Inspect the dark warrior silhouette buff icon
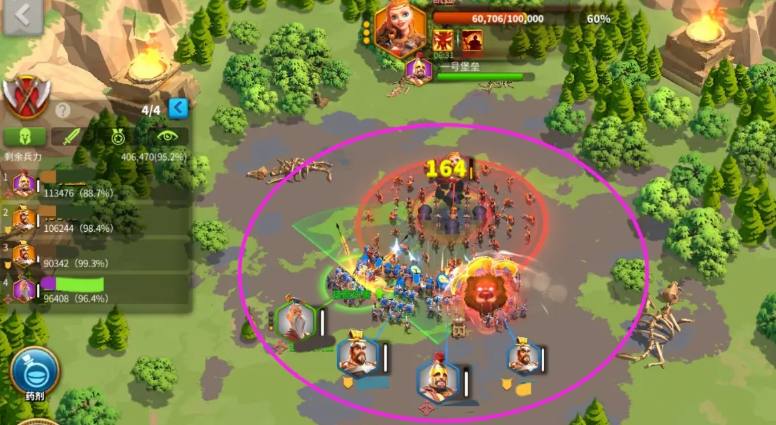 tap(471, 41)
